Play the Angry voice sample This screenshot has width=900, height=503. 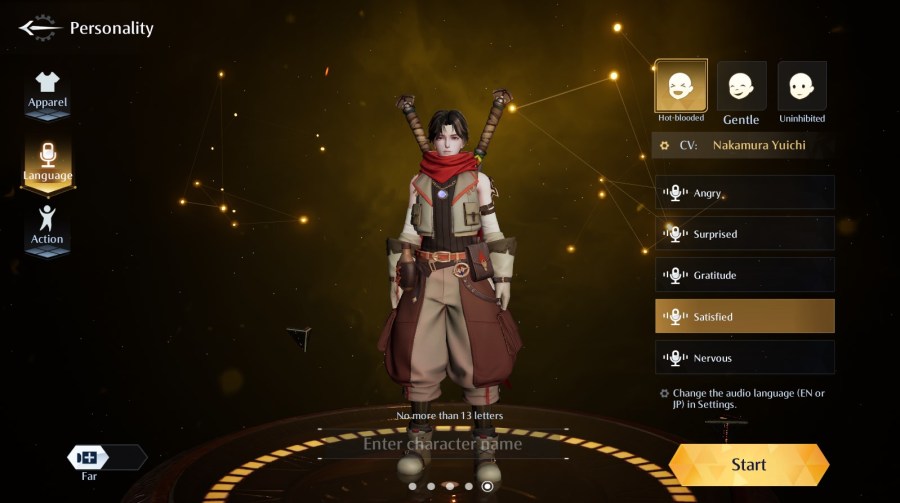pos(744,193)
